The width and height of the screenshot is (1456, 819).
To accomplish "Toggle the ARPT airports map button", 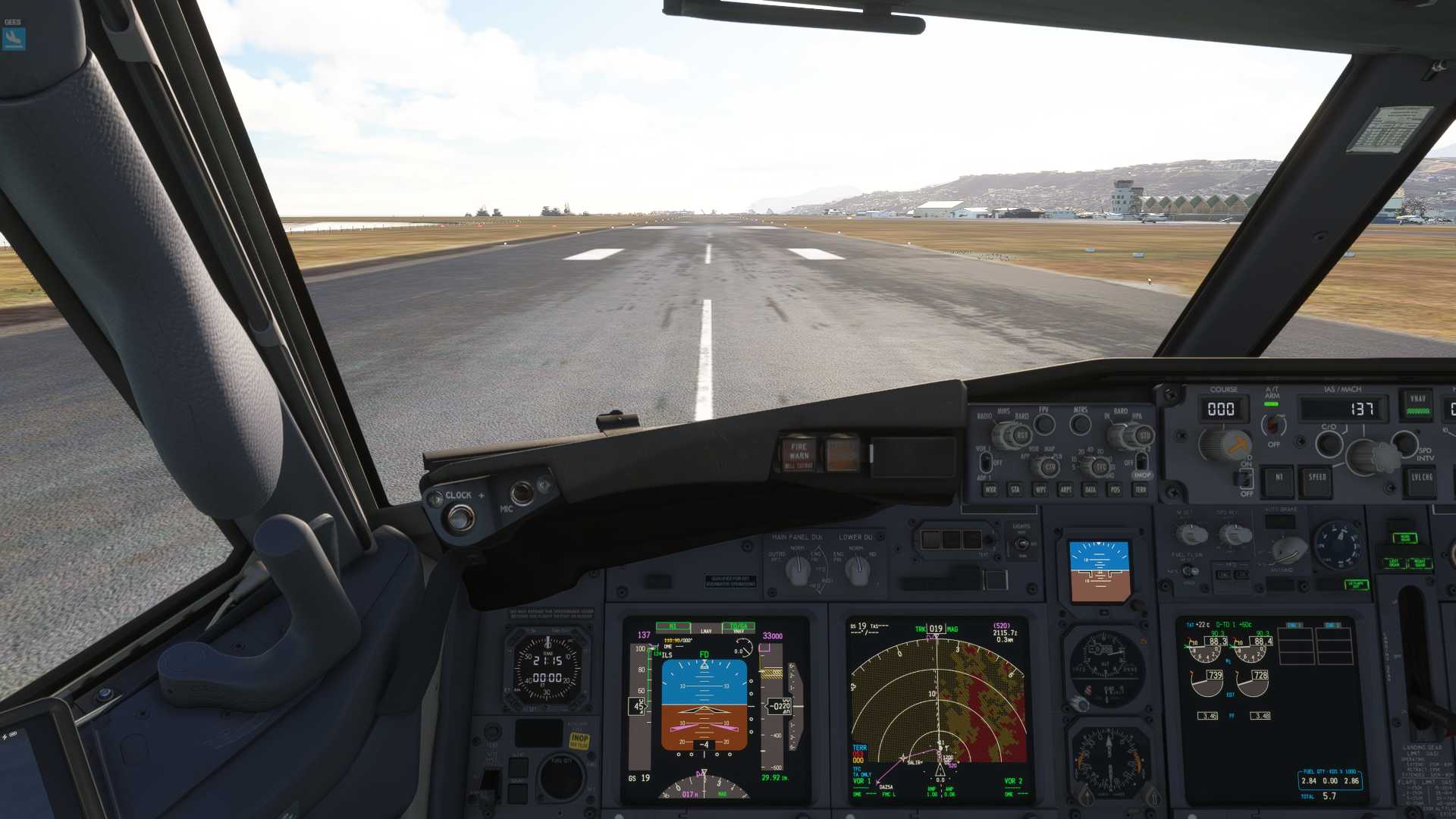I will pyautogui.click(x=1065, y=490).
